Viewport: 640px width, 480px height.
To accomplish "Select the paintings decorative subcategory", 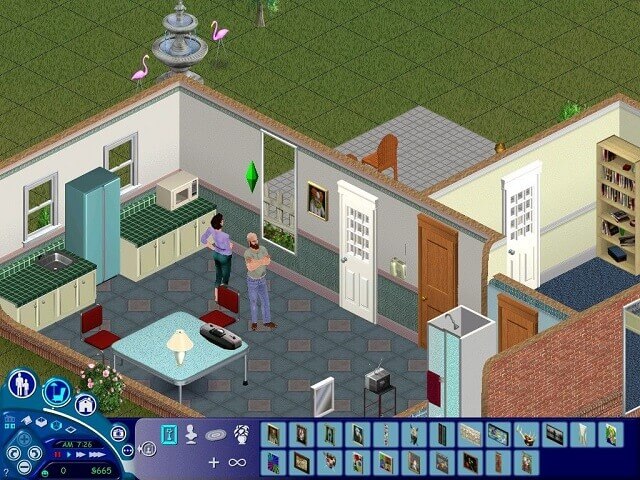I will (167, 435).
